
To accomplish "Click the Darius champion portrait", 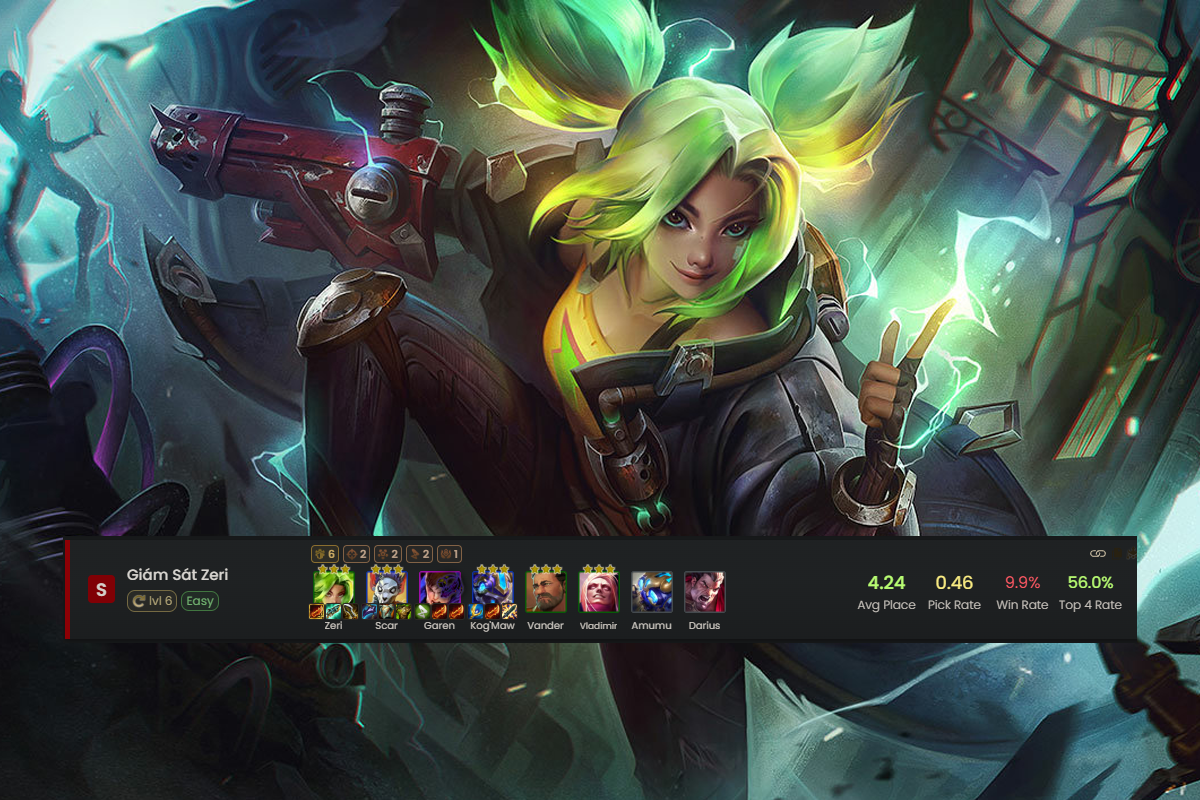I will tap(705, 591).
